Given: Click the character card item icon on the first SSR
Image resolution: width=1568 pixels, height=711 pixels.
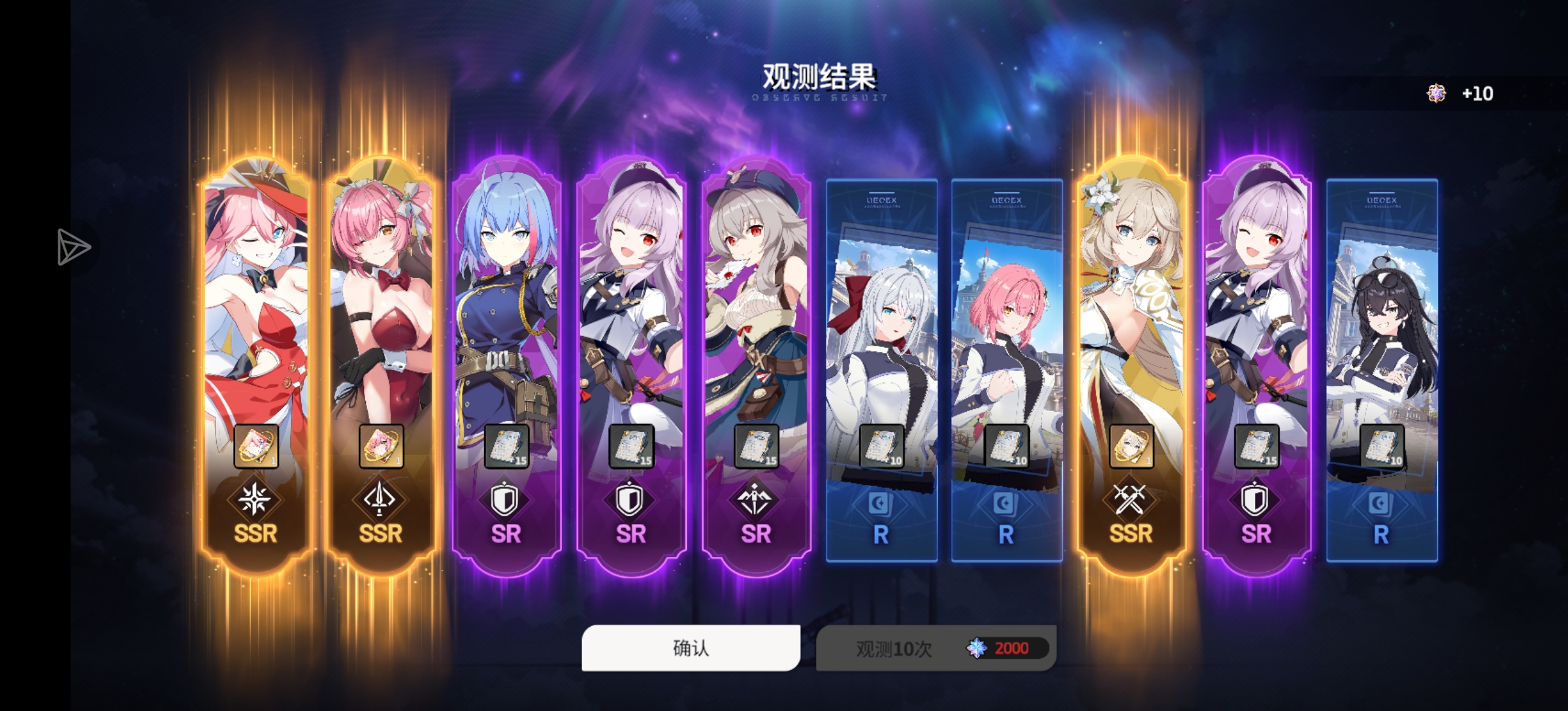Looking at the screenshot, I should [x=257, y=446].
